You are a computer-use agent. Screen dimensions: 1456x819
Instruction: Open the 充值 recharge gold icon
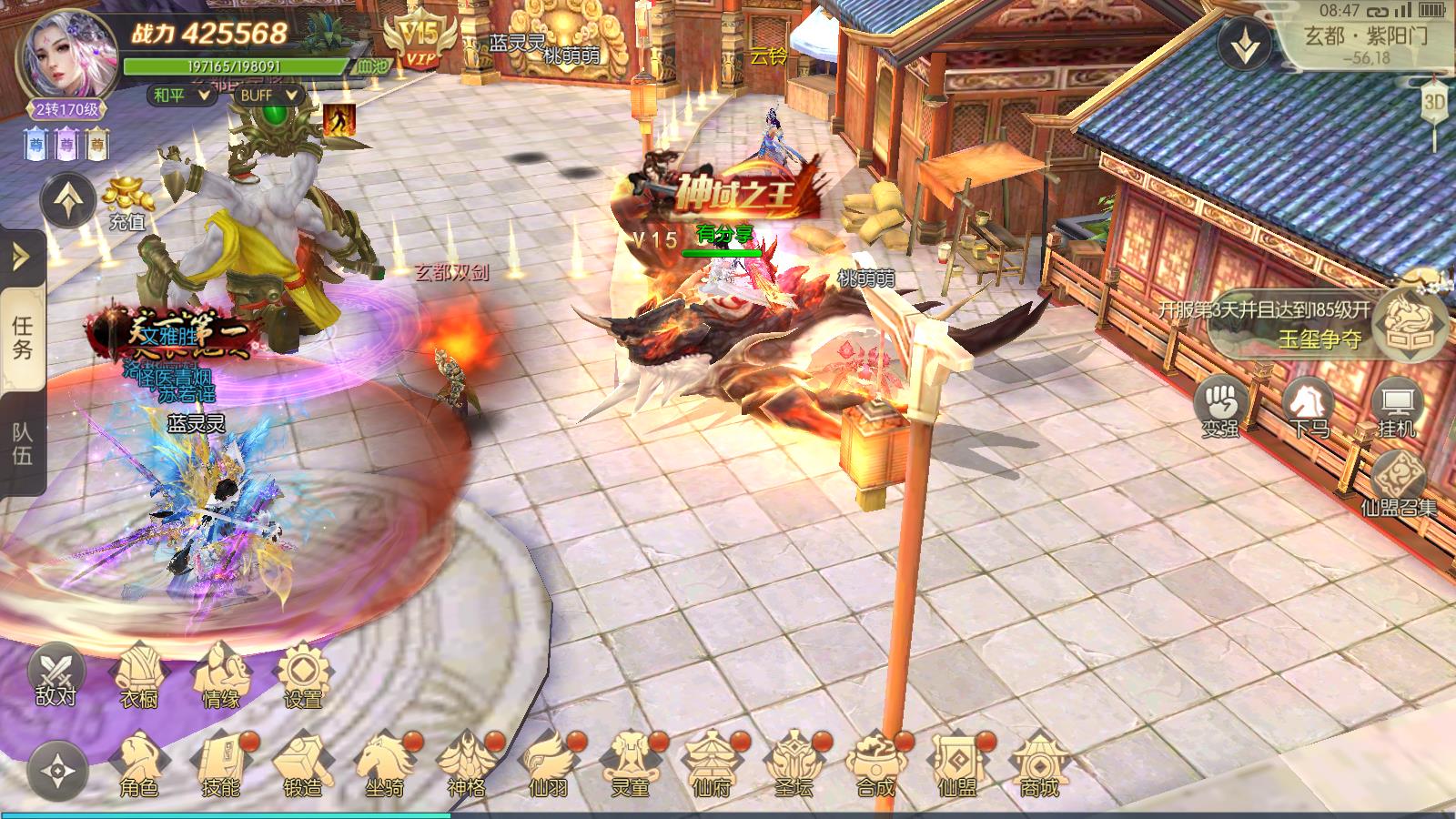[x=126, y=202]
